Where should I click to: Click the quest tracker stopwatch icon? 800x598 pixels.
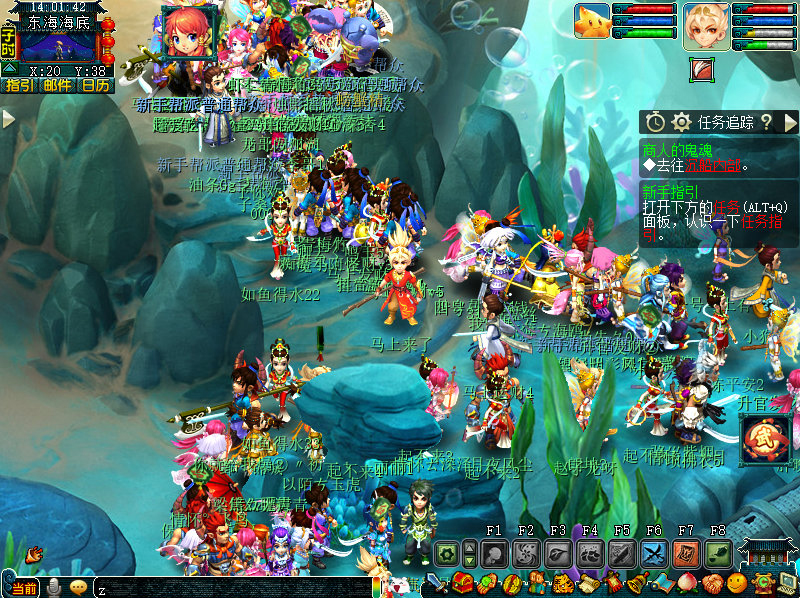[x=655, y=122]
